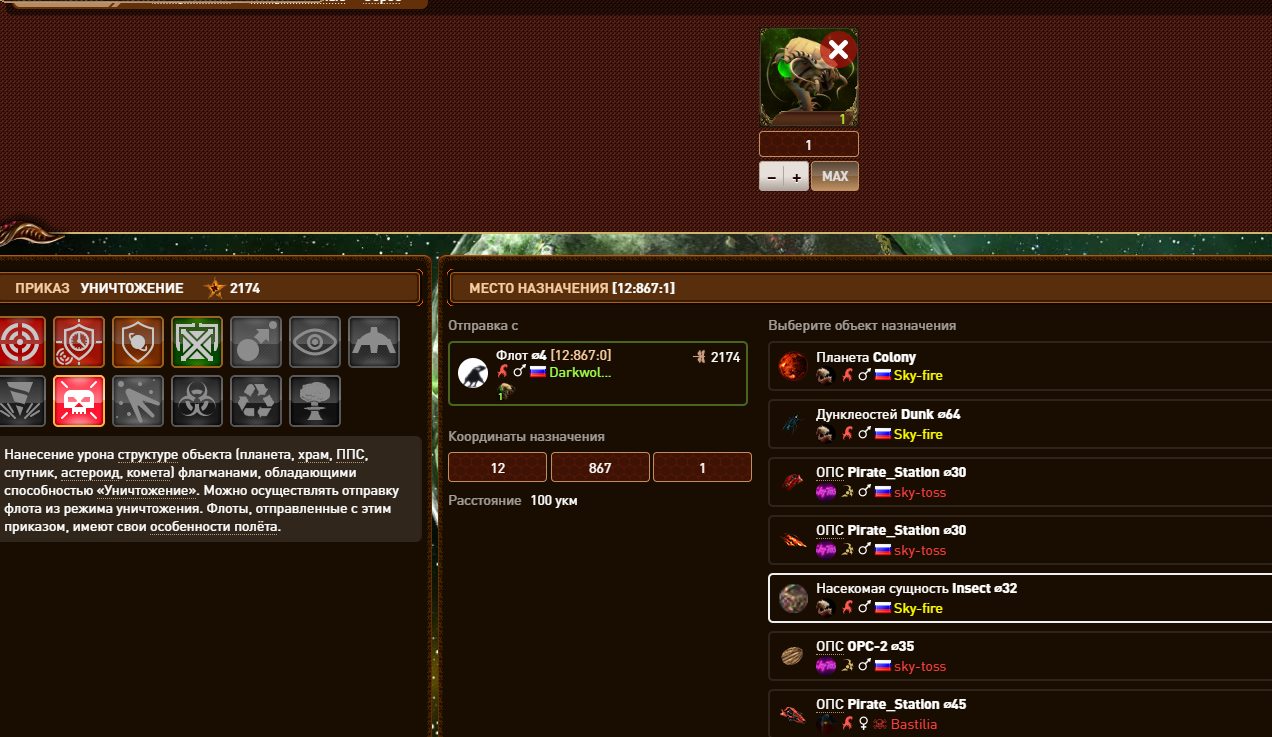1272x737 pixels.
Task: Edit the galaxy coordinate field showing 12
Action: tap(497, 467)
